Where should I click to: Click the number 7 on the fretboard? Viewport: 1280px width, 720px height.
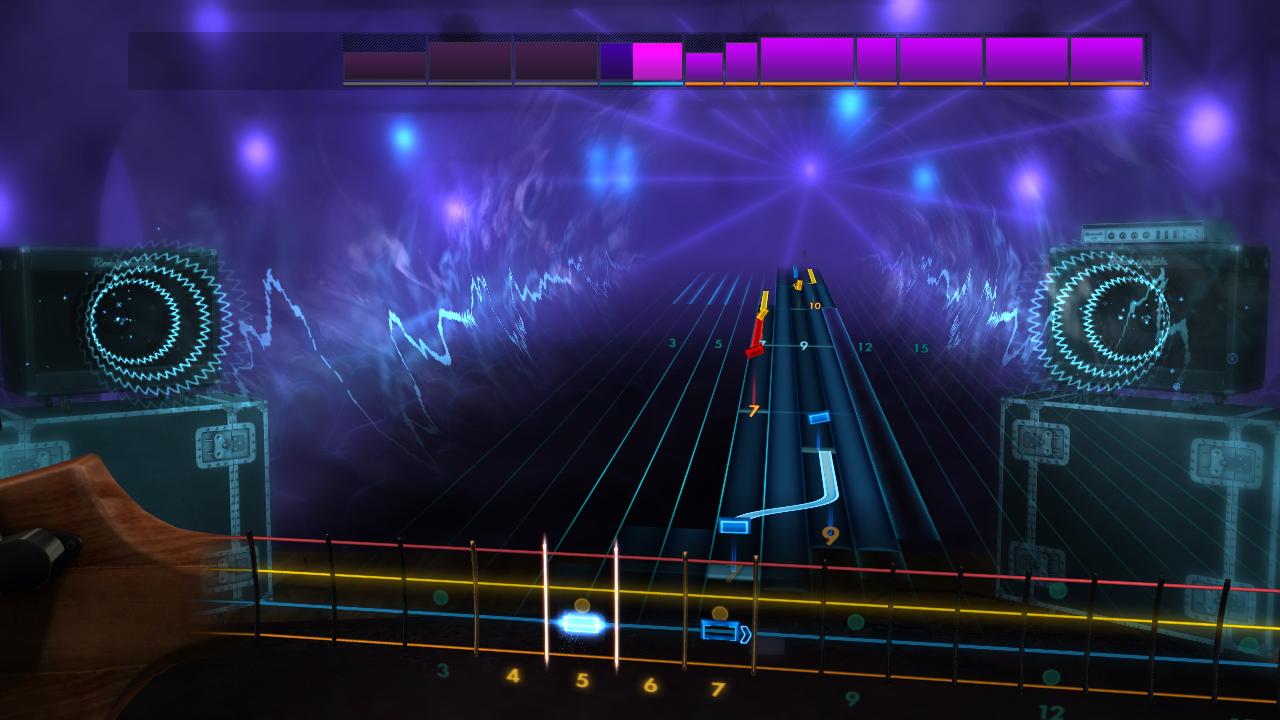tap(716, 688)
